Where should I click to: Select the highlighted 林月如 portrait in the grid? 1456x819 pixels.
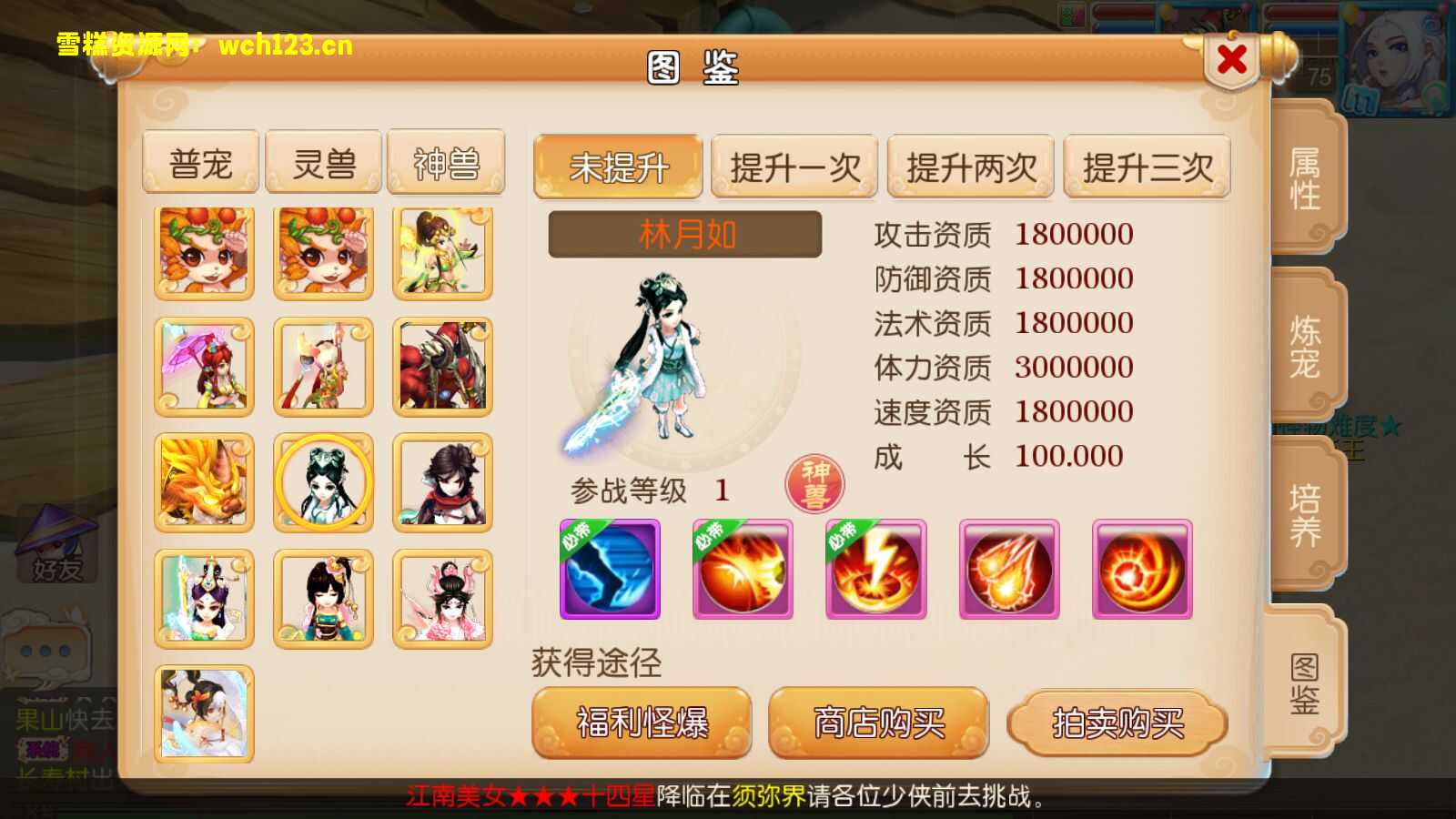coord(323,482)
